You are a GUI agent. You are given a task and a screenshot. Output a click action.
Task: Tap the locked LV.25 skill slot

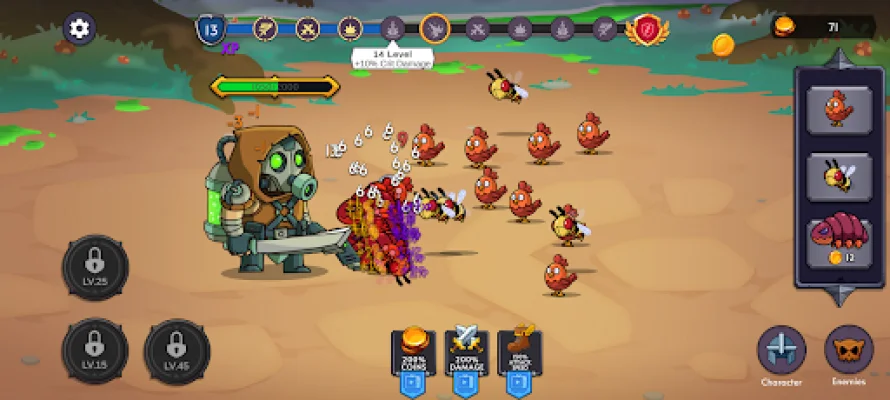click(x=95, y=268)
